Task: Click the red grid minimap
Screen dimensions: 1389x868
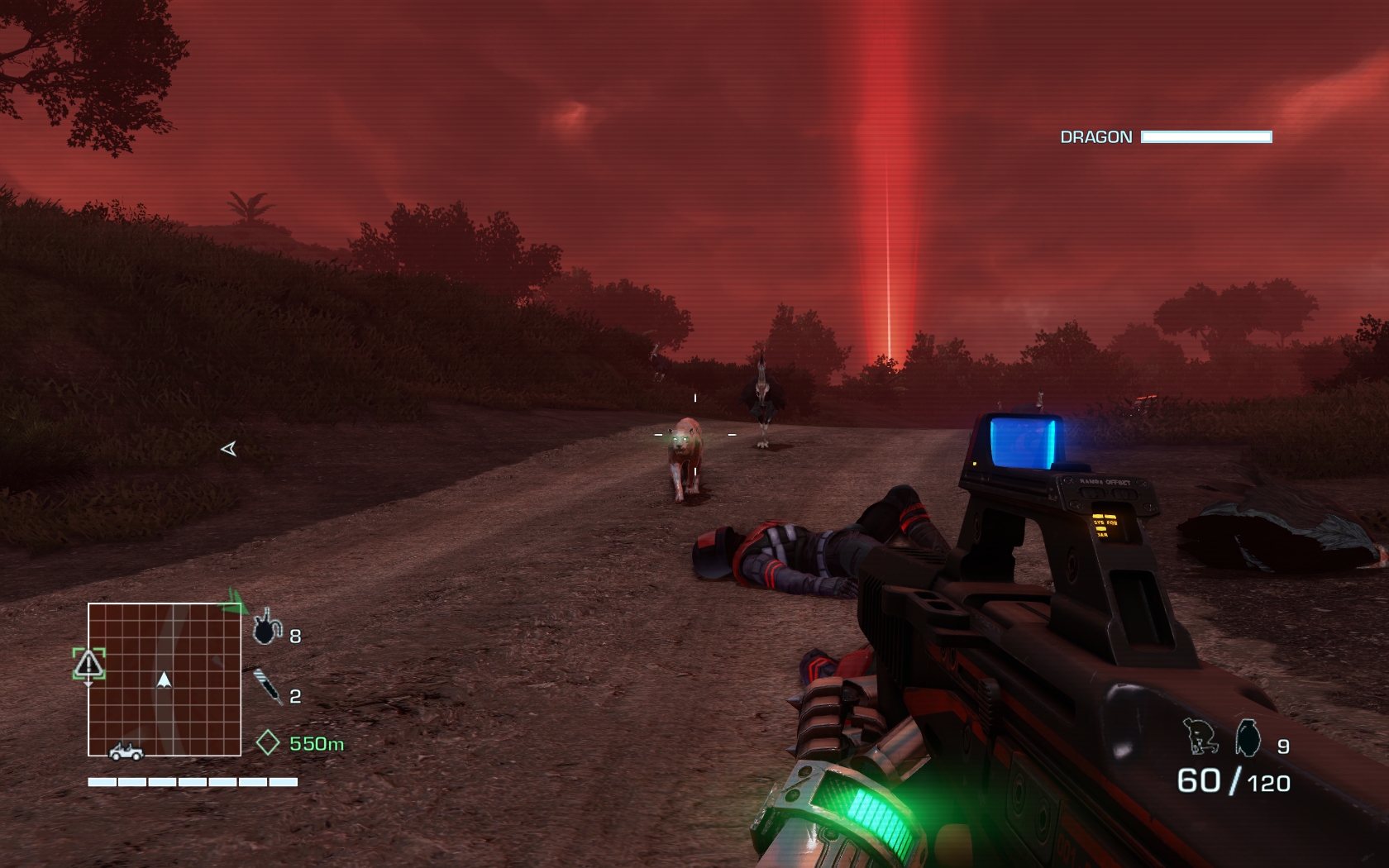Action: click(x=165, y=679)
